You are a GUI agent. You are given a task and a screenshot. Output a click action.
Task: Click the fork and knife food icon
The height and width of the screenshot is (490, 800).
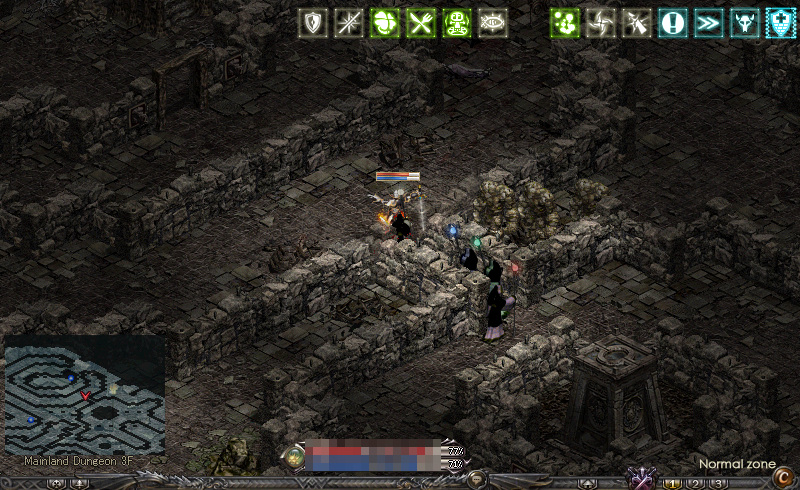point(421,23)
